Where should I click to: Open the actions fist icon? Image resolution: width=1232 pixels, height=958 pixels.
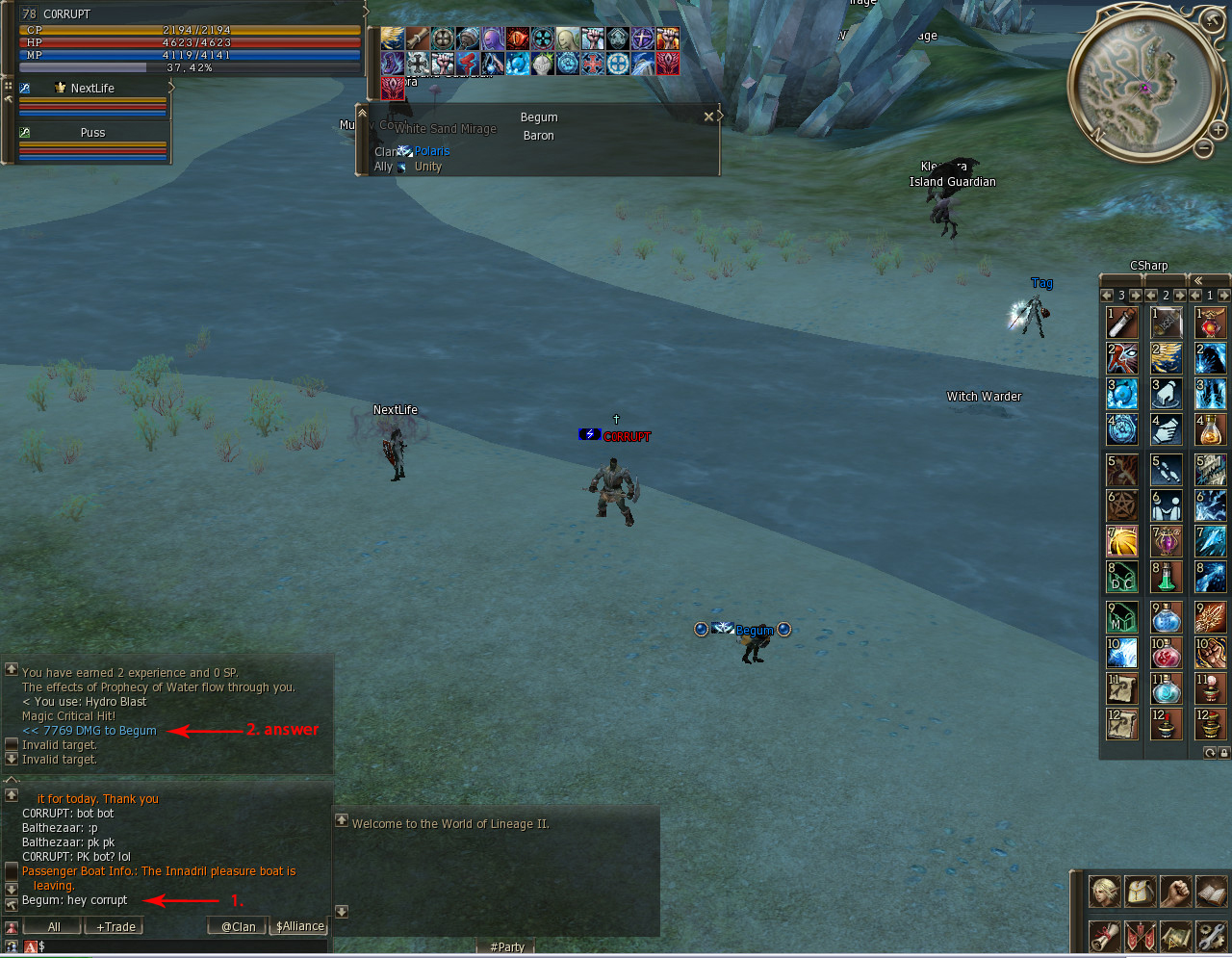point(1175,892)
